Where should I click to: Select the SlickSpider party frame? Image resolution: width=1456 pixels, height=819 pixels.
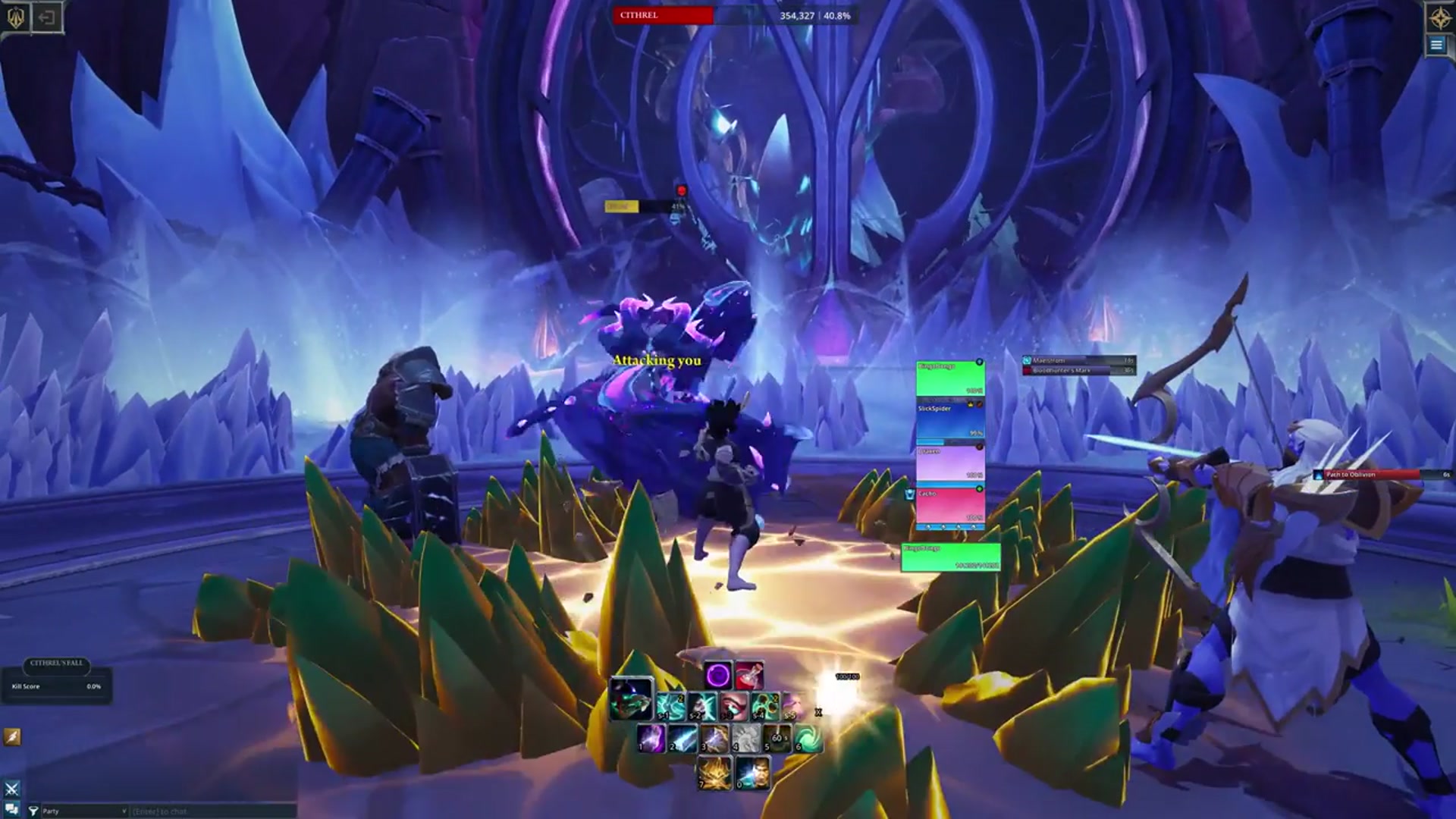click(x=950, y=421)
